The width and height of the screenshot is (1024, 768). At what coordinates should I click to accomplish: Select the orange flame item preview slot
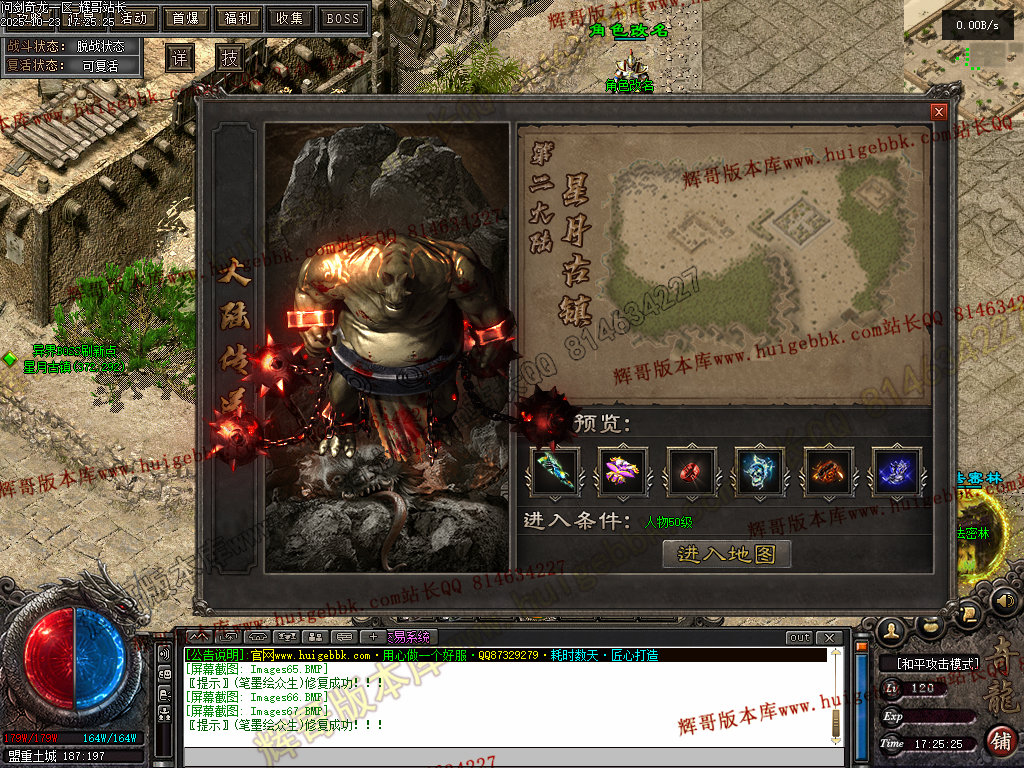[x=829, y=471]
